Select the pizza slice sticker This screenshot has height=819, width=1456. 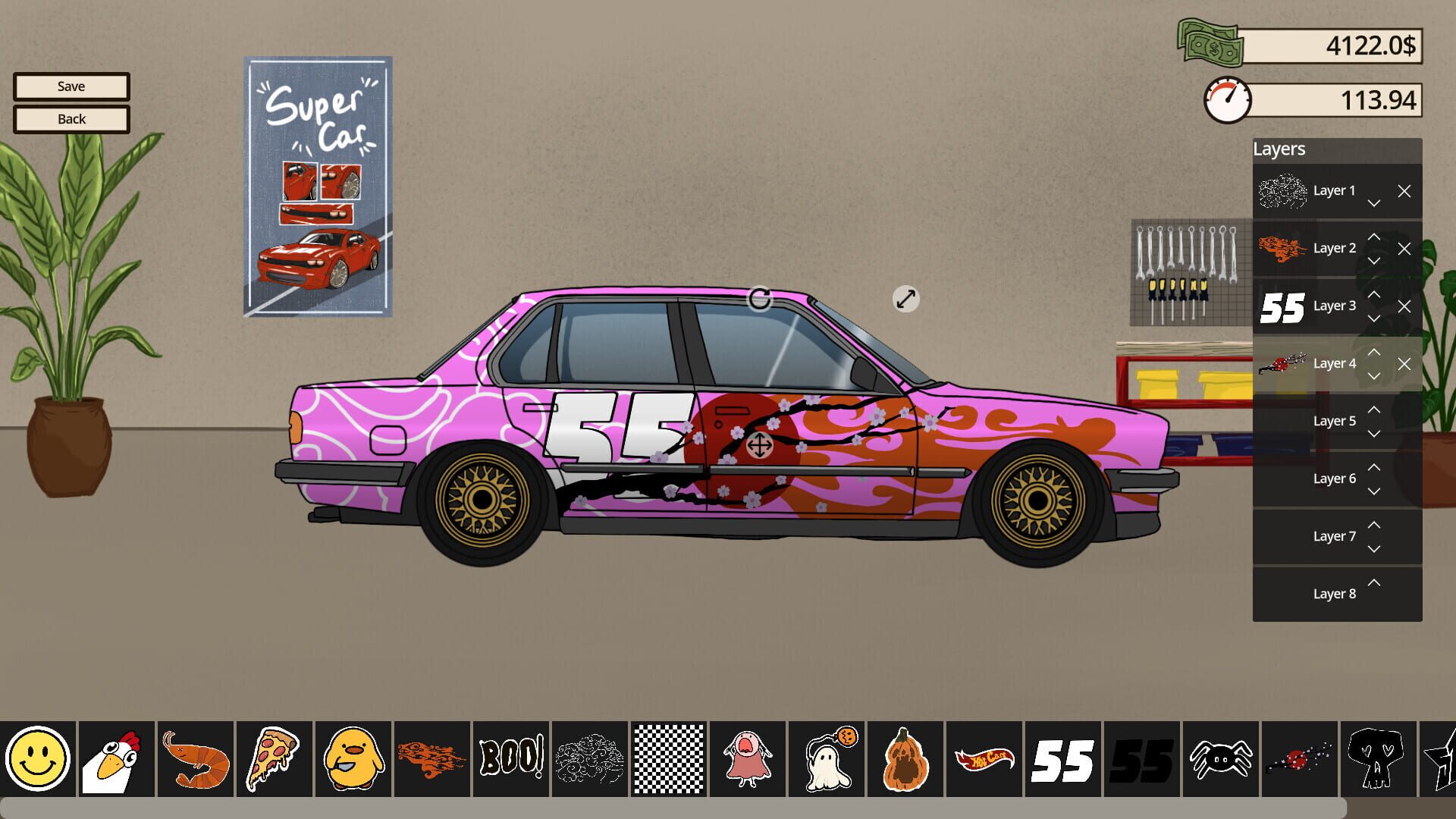point(275,758)
